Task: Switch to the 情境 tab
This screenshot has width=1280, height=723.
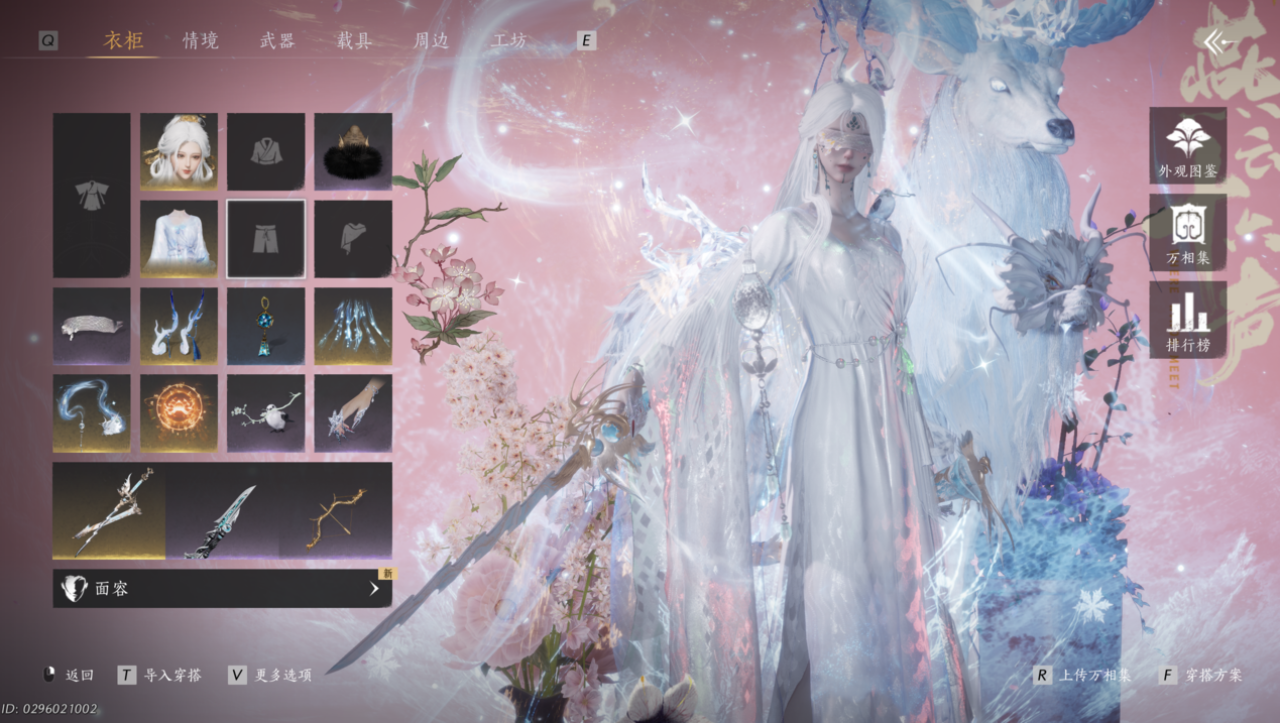Action: pos(200,41)
